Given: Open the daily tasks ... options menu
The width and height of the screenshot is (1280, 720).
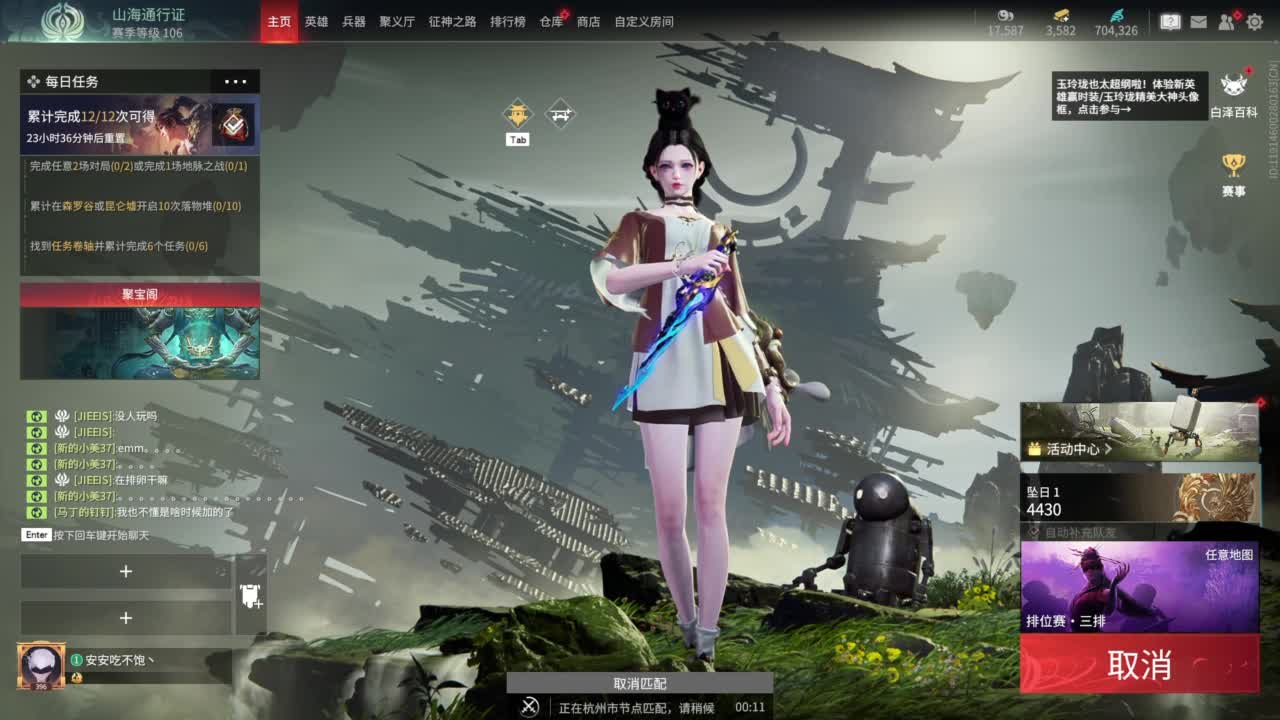Looking at the screenshot, I should tap(236, 81).
